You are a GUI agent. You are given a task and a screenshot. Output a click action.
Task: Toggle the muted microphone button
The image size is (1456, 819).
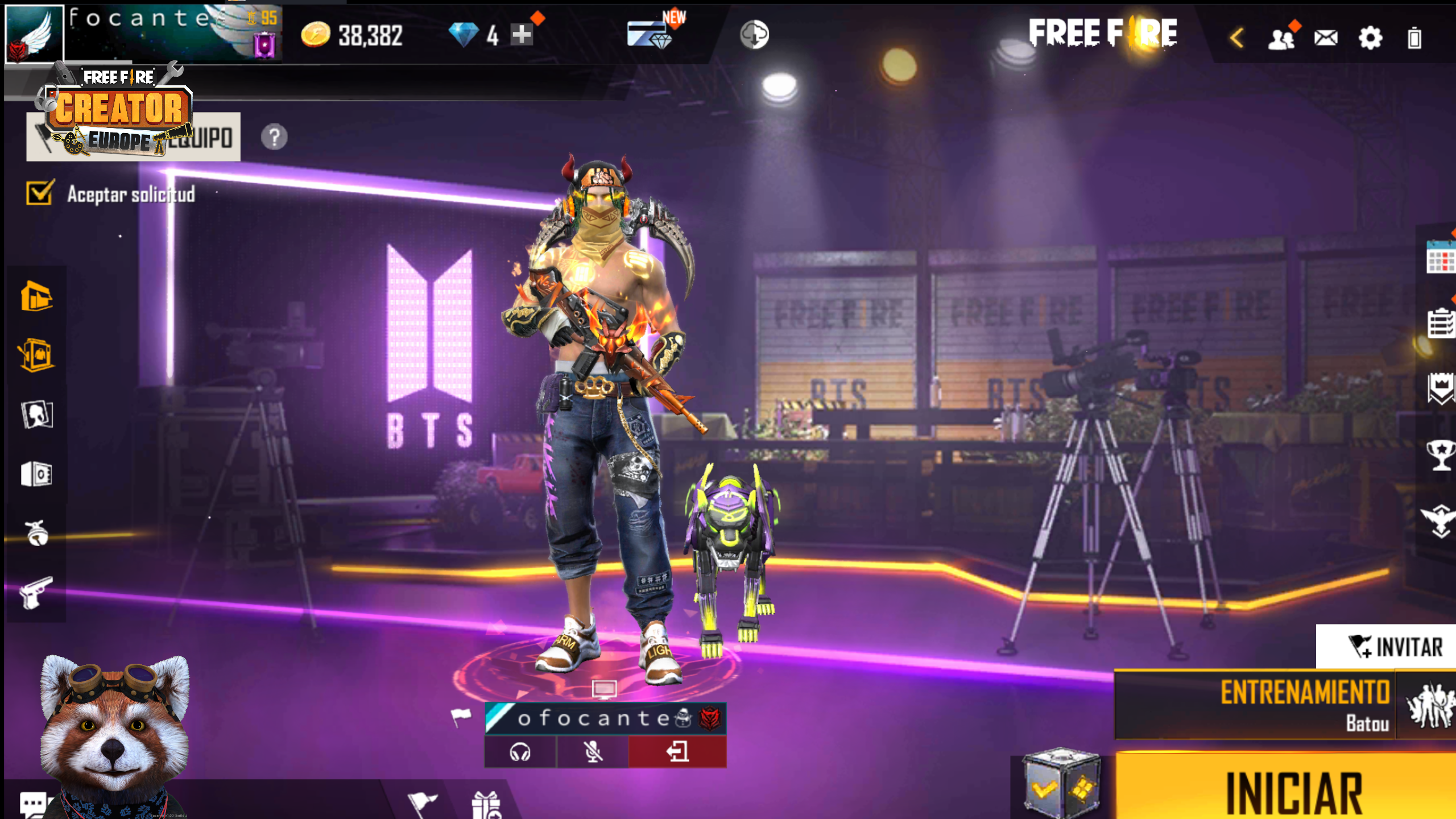click(x=593, y=752)
